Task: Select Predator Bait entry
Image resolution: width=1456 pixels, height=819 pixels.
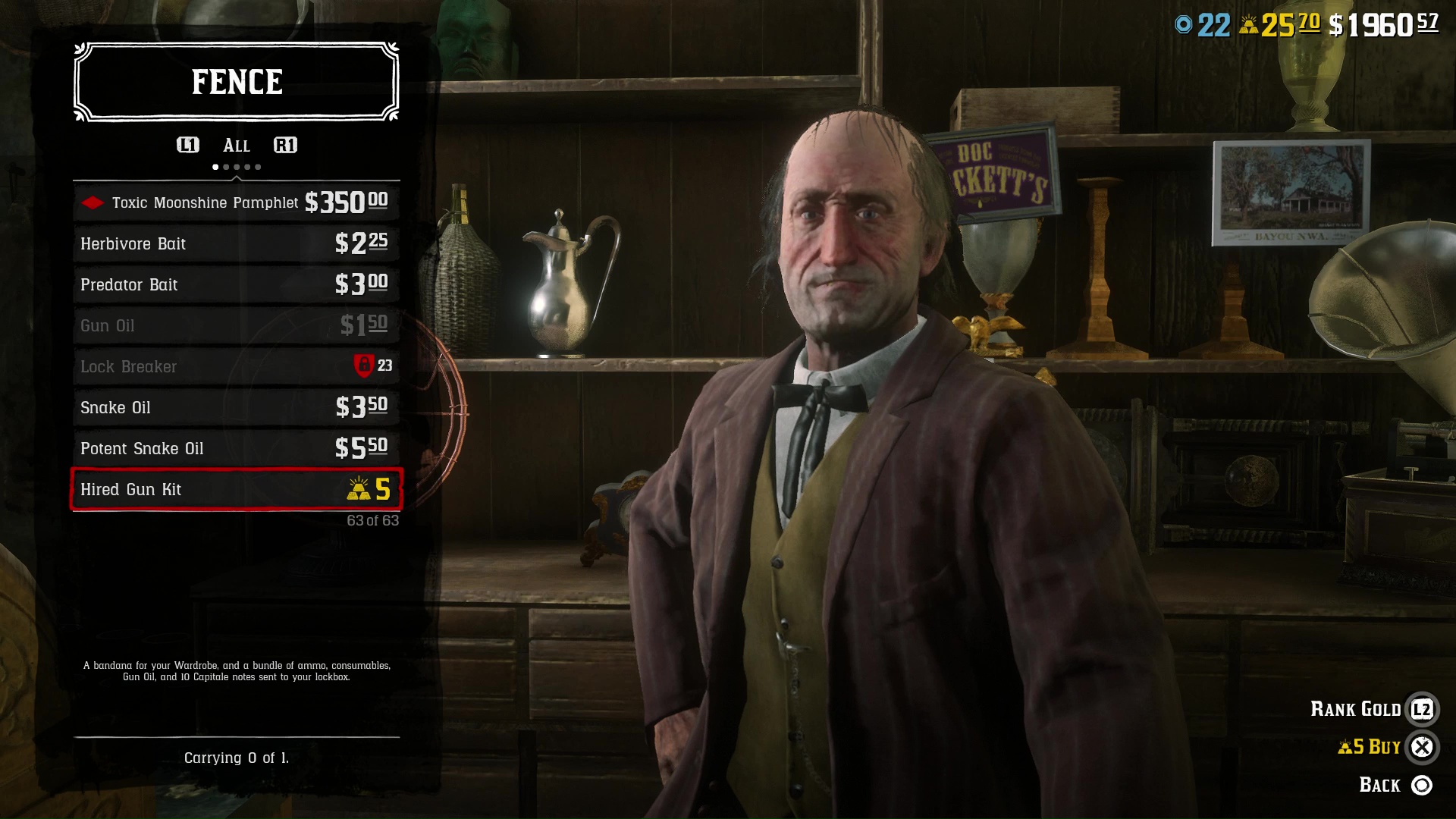Action: click(236, 284)
